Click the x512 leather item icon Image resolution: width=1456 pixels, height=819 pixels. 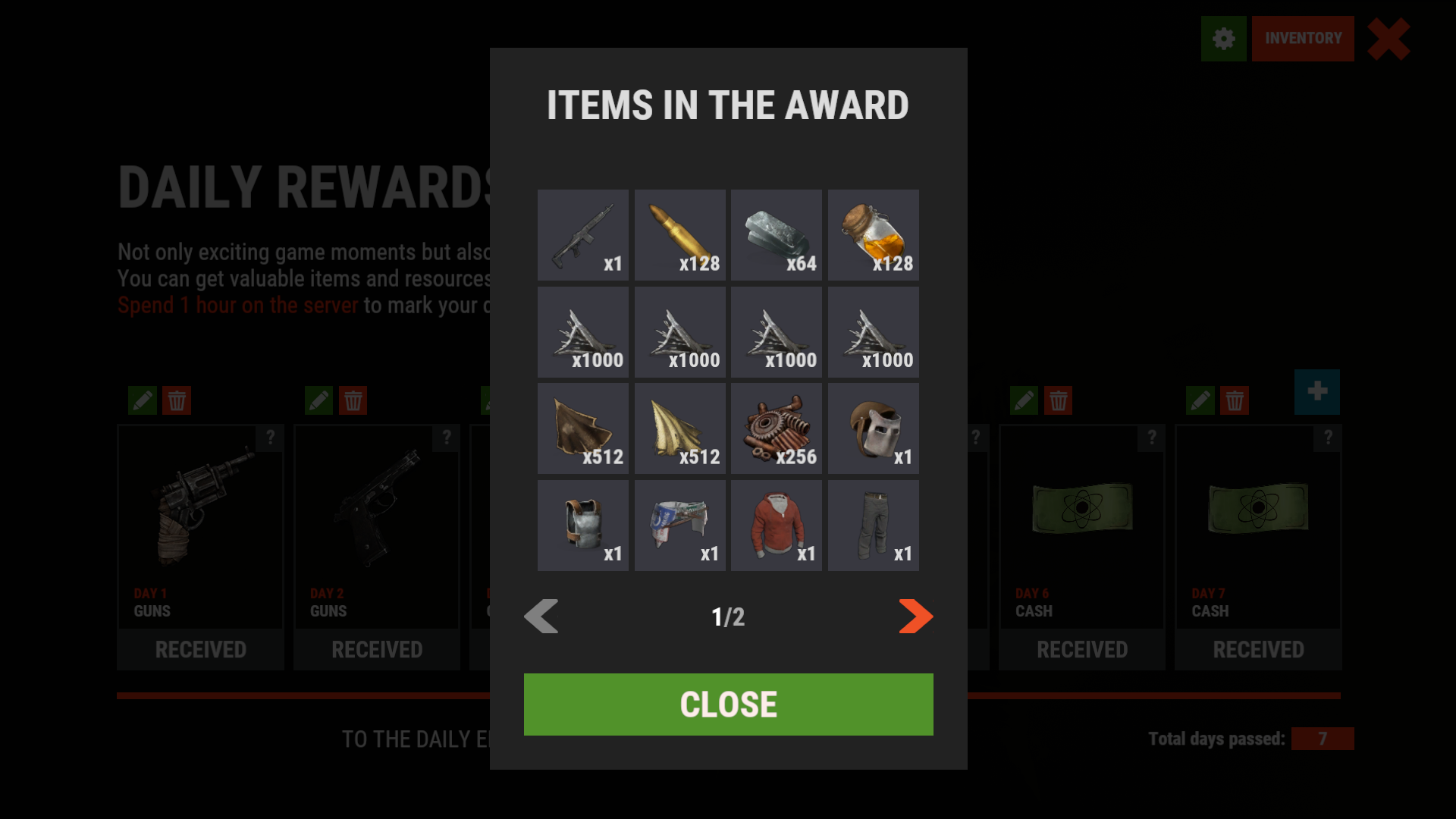(x=583, y=428)
